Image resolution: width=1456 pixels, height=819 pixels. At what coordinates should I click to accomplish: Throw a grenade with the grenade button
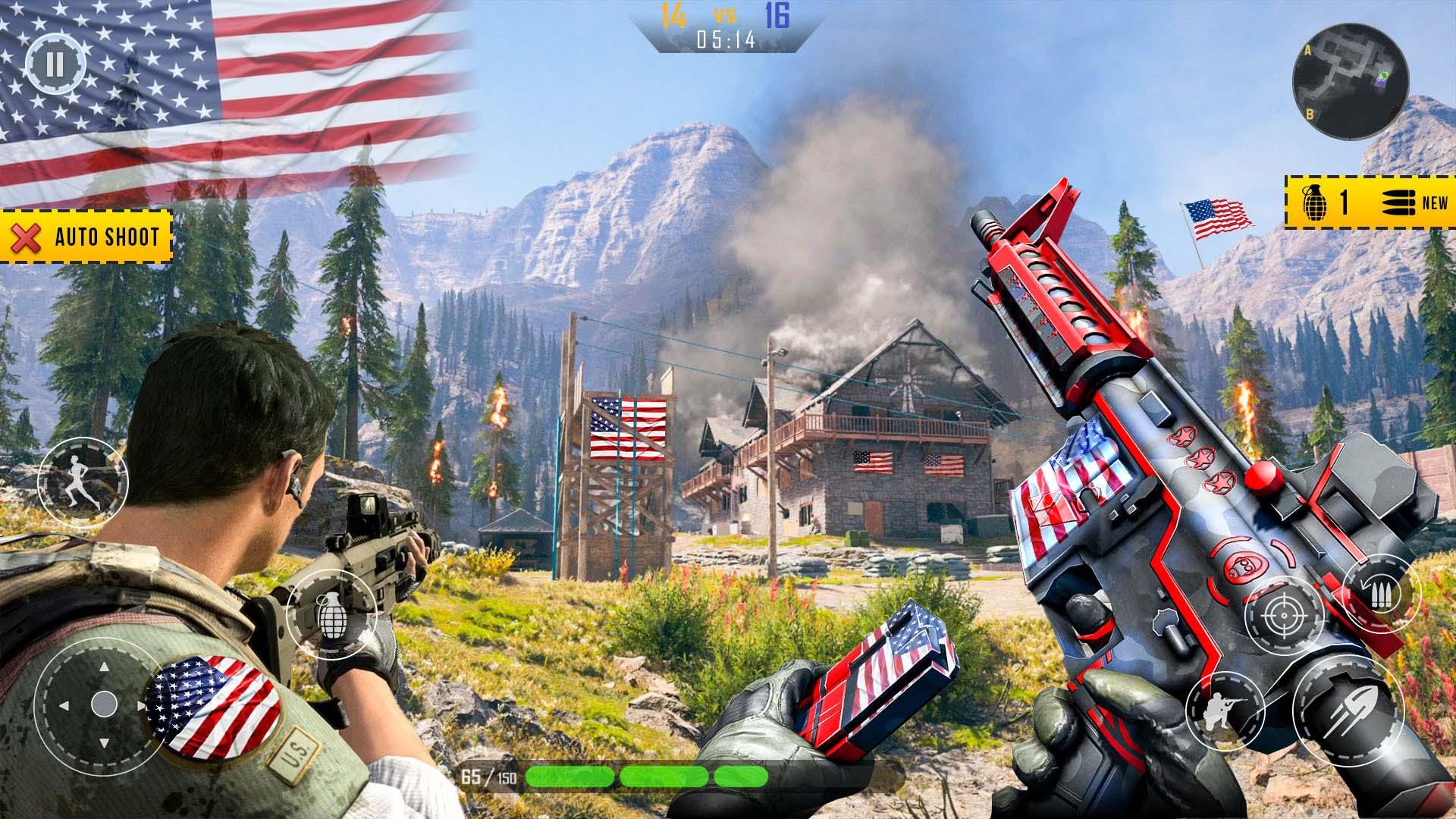(331, 613)
